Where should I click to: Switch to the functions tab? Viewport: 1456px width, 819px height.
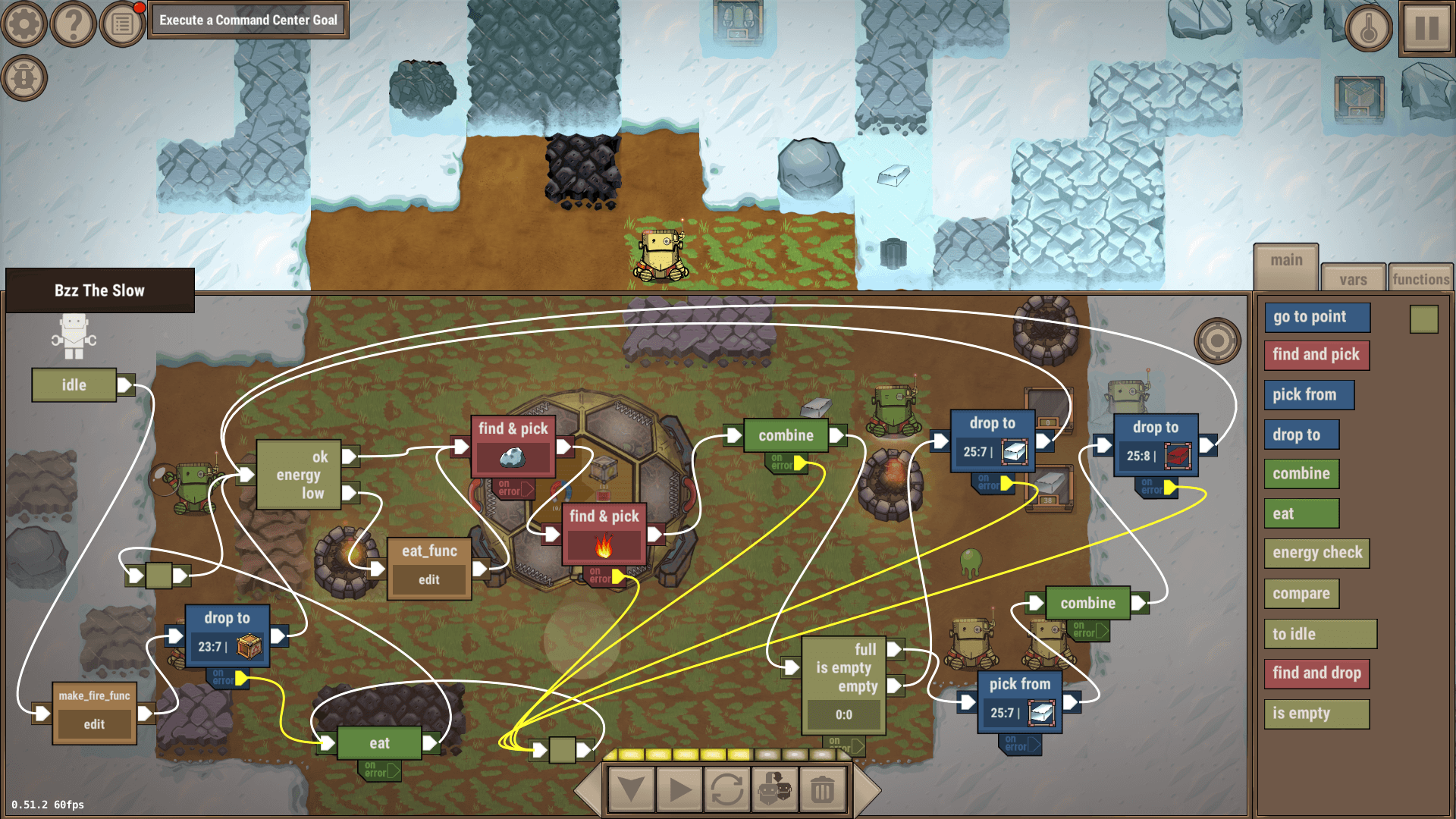[1420, 278]
